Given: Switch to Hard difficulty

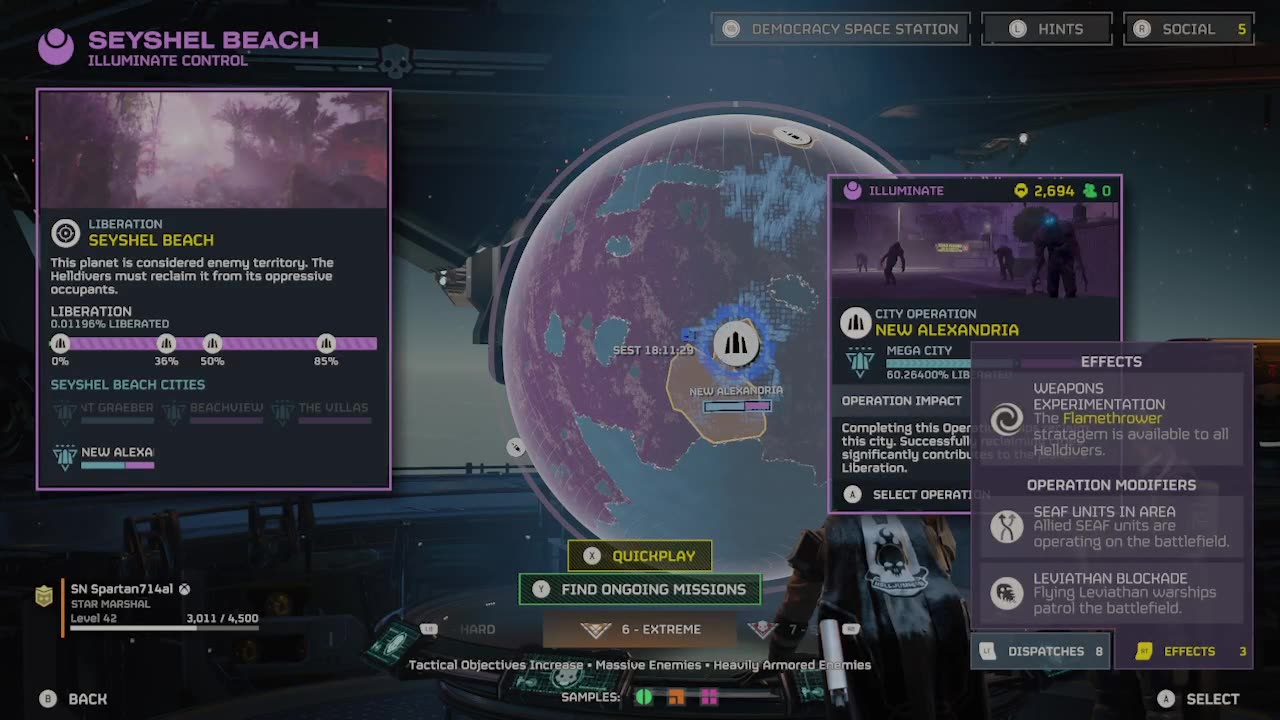Looking at the screenshot, I should coord(477,629).
